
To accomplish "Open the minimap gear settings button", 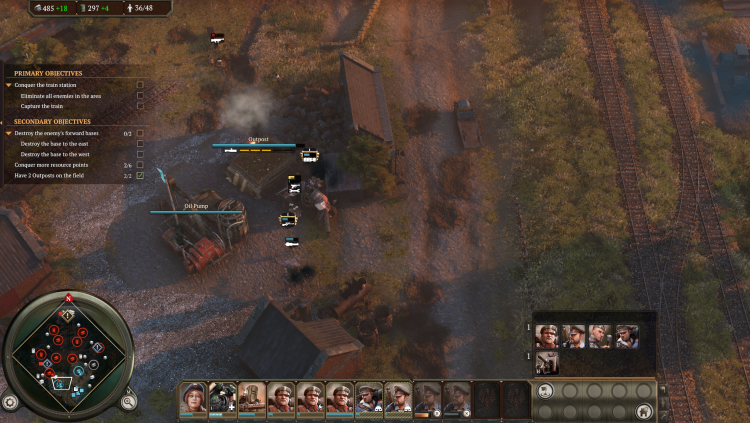I will [x=10, y=402].
